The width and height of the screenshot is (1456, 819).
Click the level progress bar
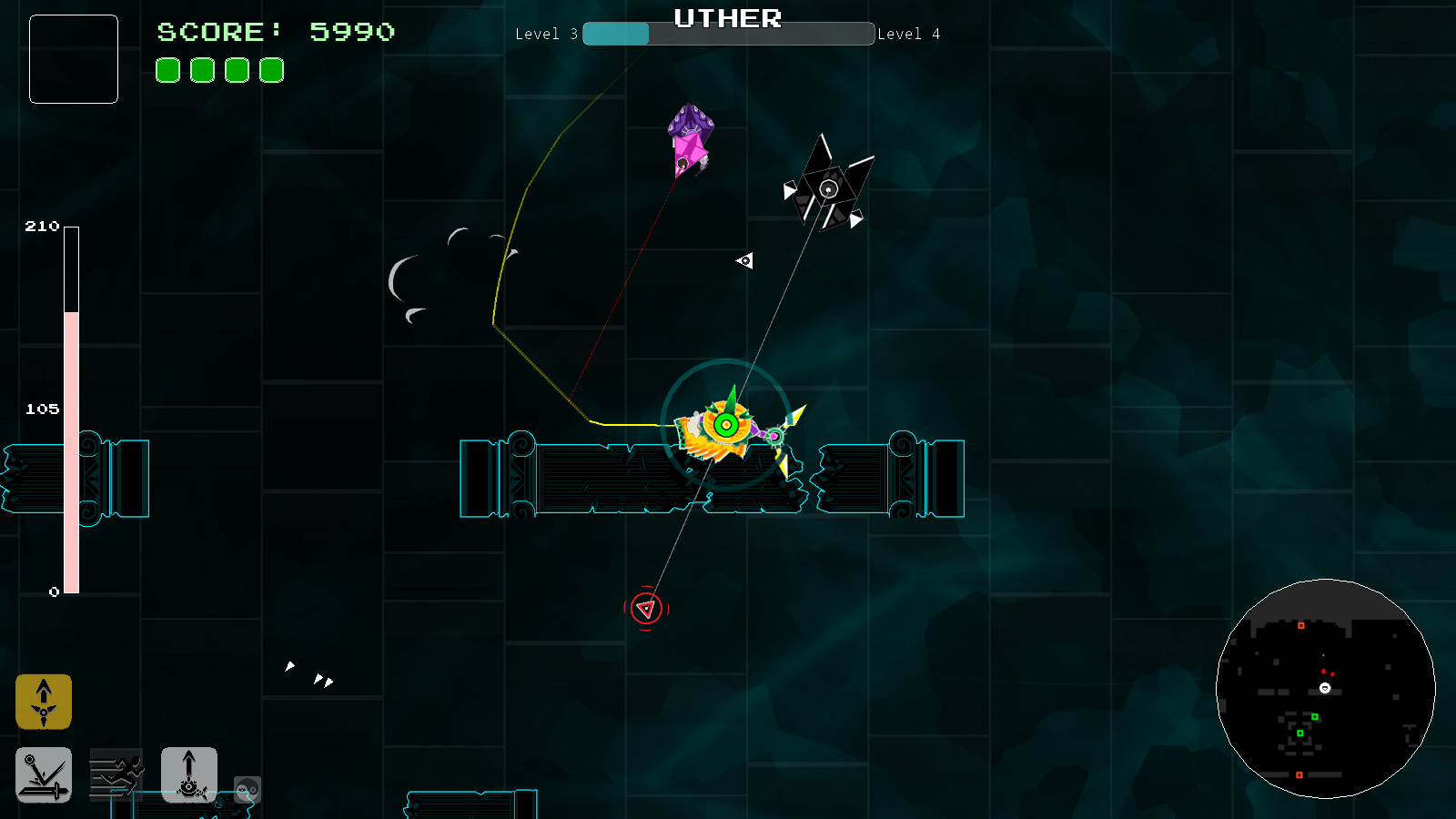point(728,34)
